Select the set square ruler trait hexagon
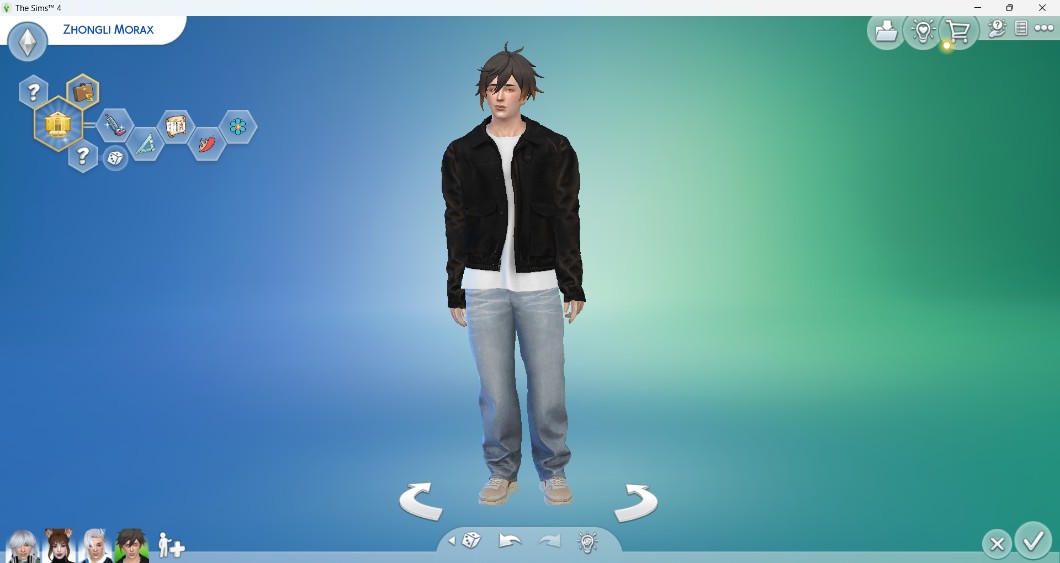 145,146
